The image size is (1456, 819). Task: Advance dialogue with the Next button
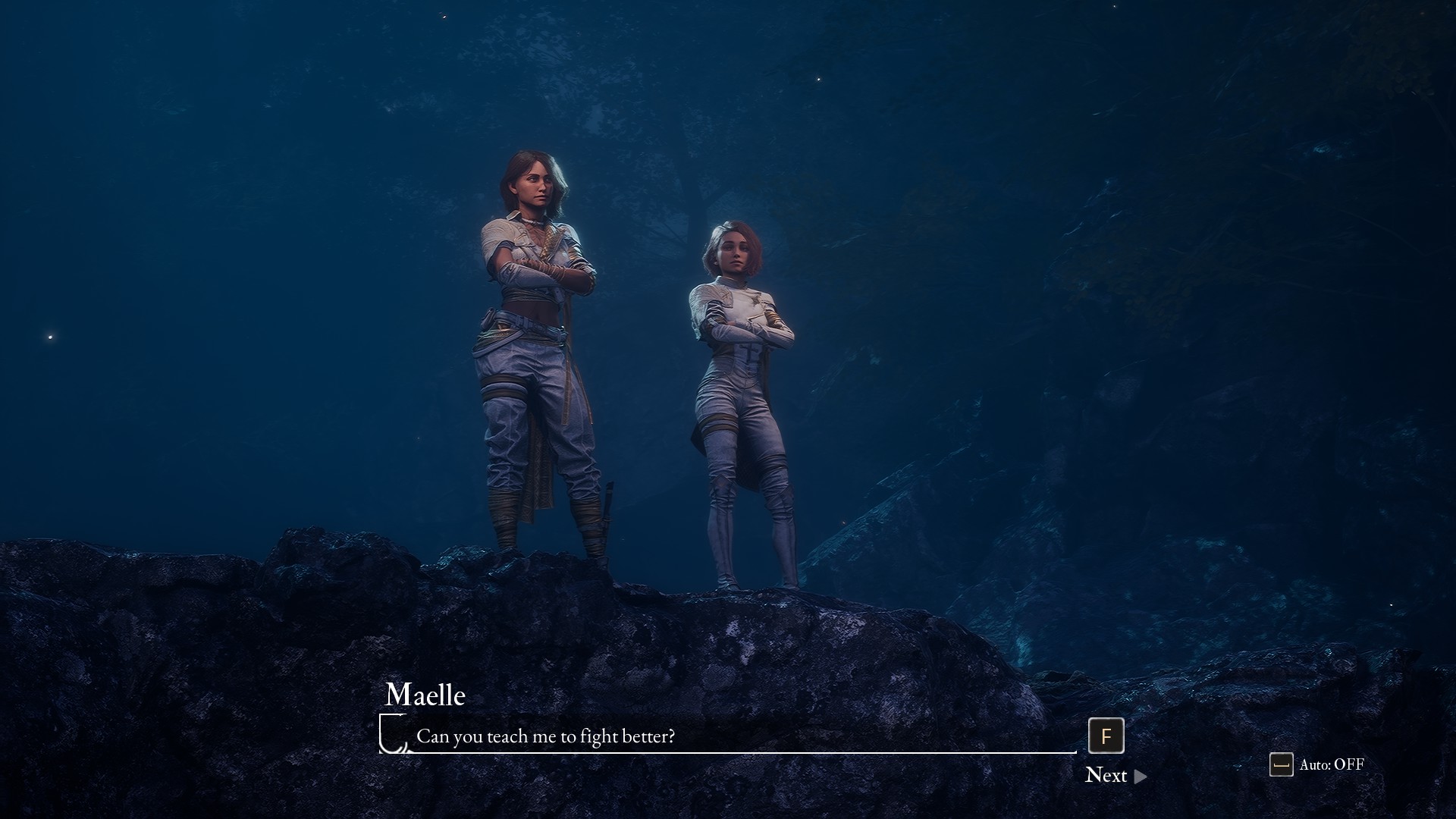pyautogui.click(x=1115, y=775)
